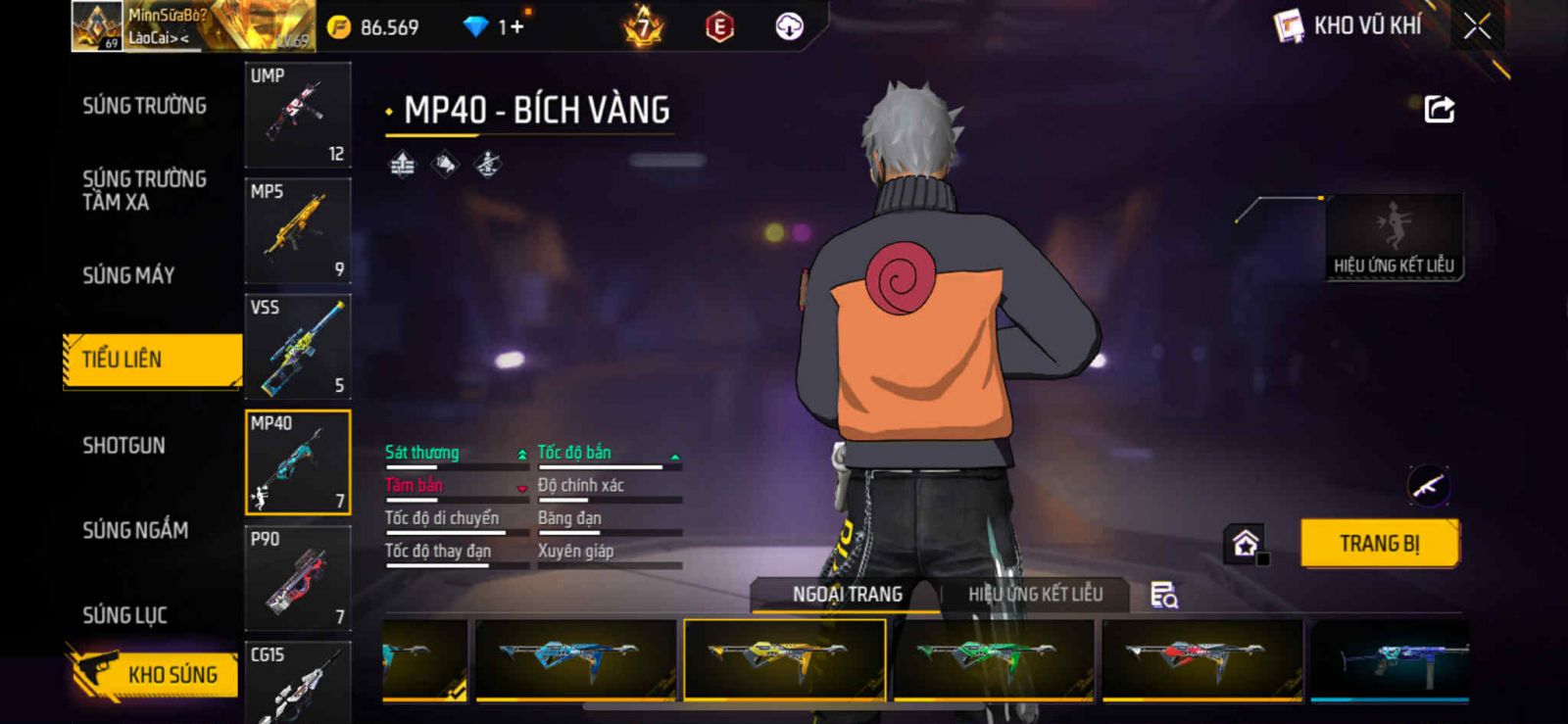Show the SÚNG NGẮM category
The image size is (1568, 724).
[135, 530]
